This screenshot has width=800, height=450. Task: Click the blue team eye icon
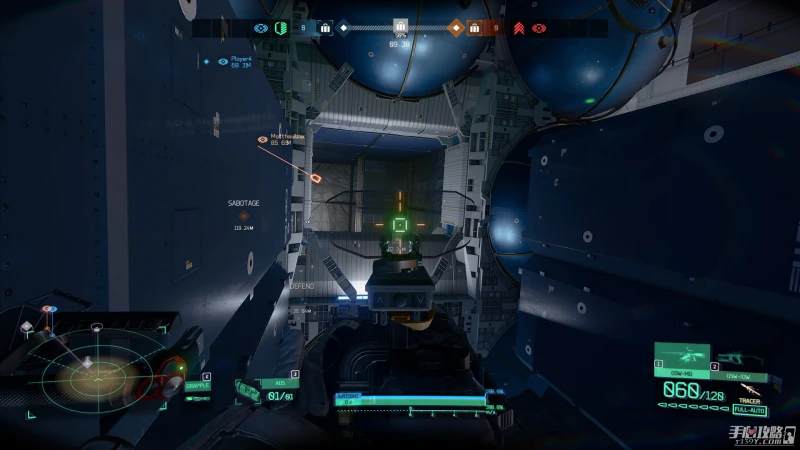pos(261,29)
